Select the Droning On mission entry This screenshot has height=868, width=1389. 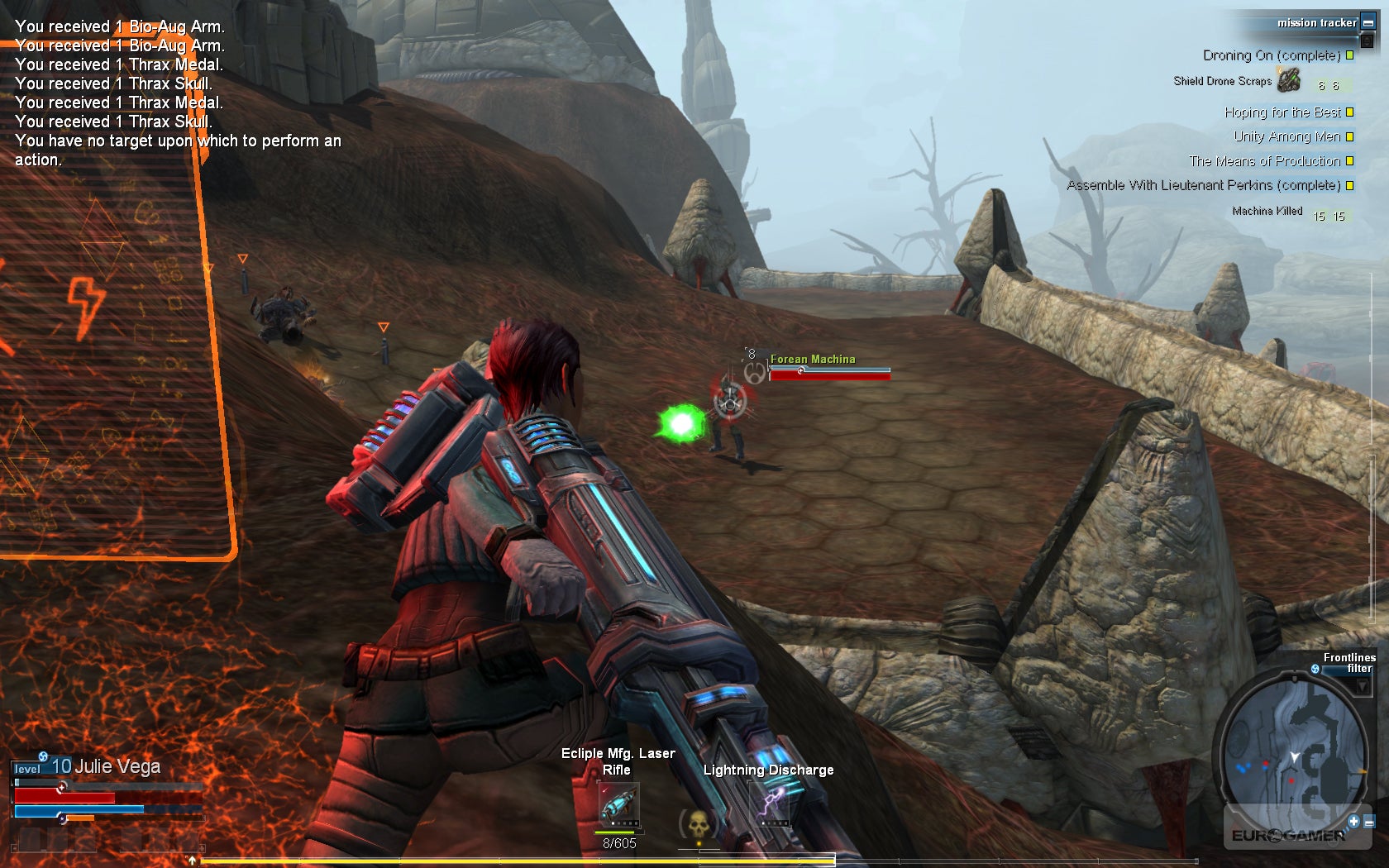1271,55
